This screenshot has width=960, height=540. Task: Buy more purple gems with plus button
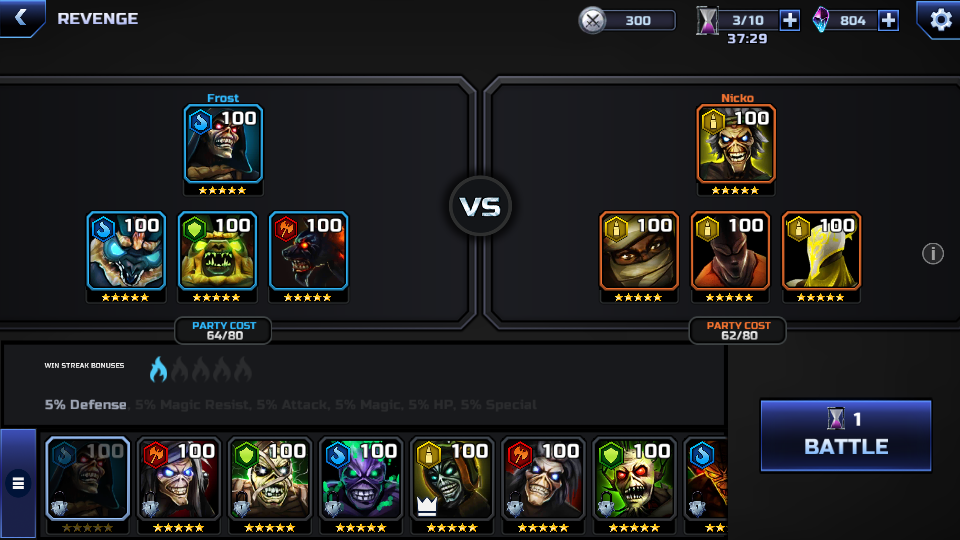pos(888,20)
